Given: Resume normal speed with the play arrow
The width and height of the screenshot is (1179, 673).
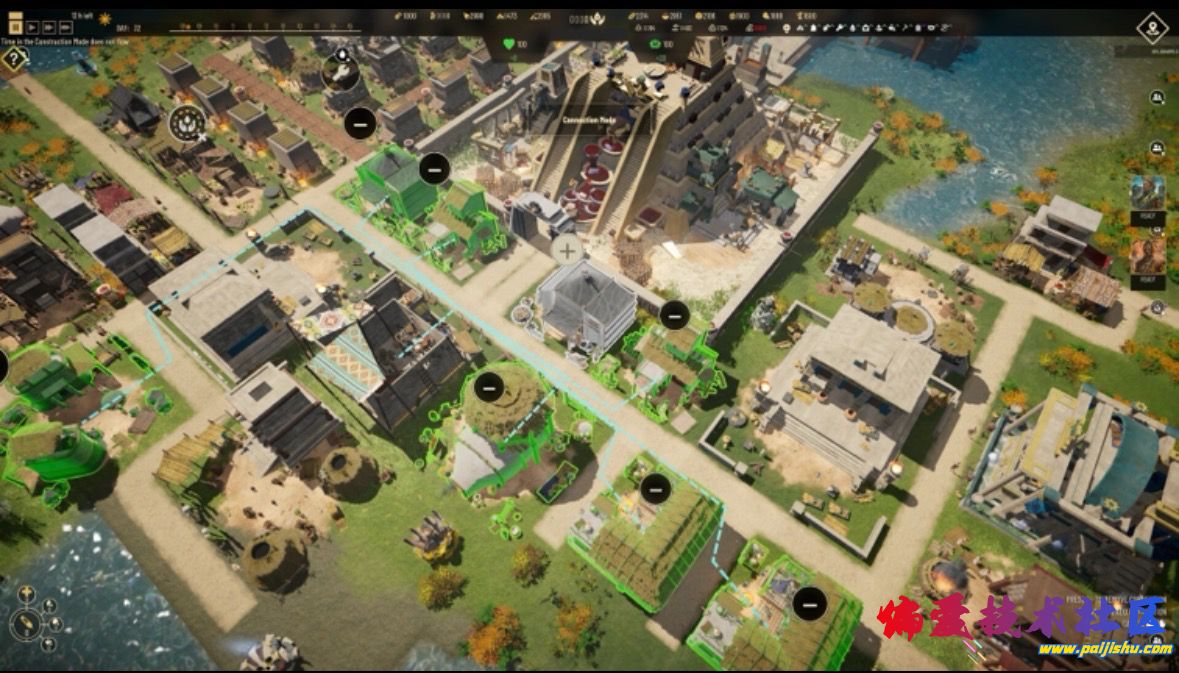Looking at the screenshot, I should (33, 27).
